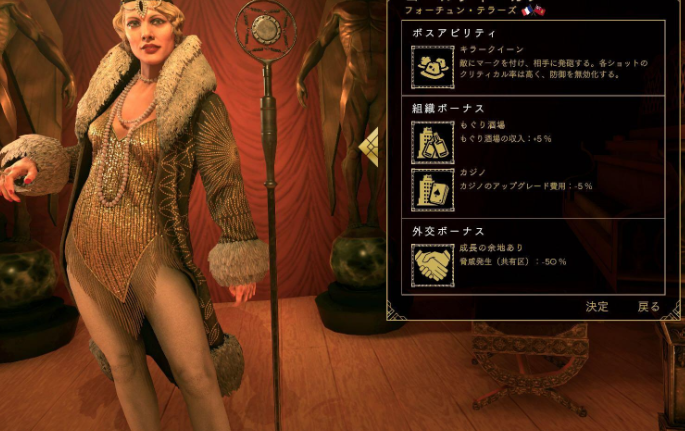
Task: Select the previous boss with the left arrow
Action: [370, 145]
